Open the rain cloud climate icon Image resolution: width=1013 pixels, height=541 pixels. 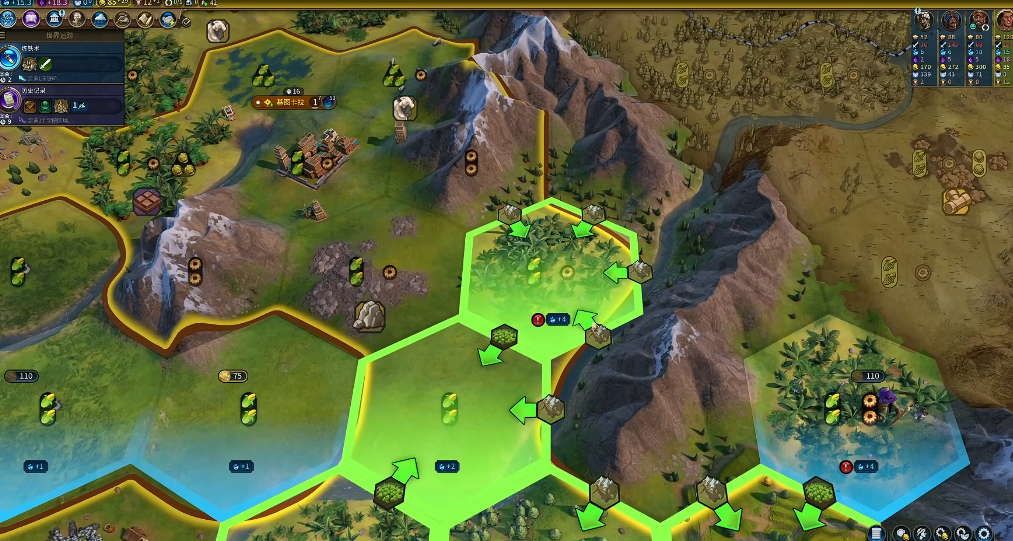(x=100, y=19)
